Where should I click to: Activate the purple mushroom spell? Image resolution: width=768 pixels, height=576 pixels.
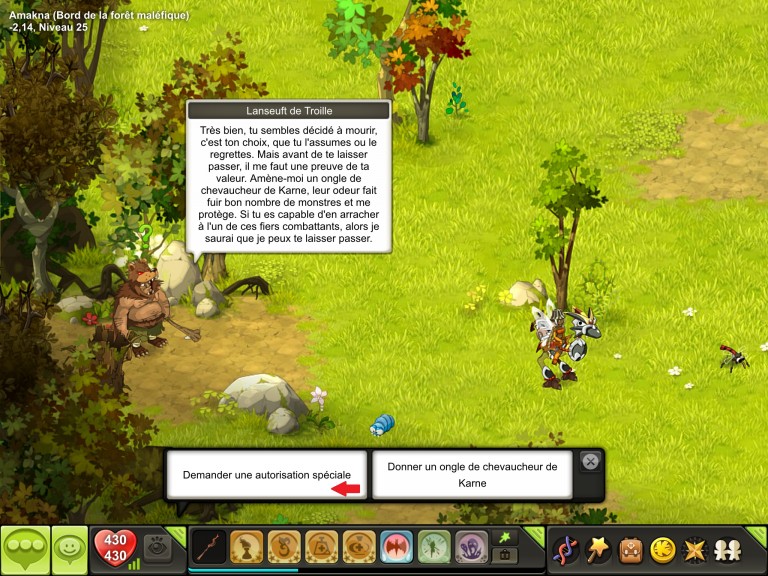tap(472, 547)
